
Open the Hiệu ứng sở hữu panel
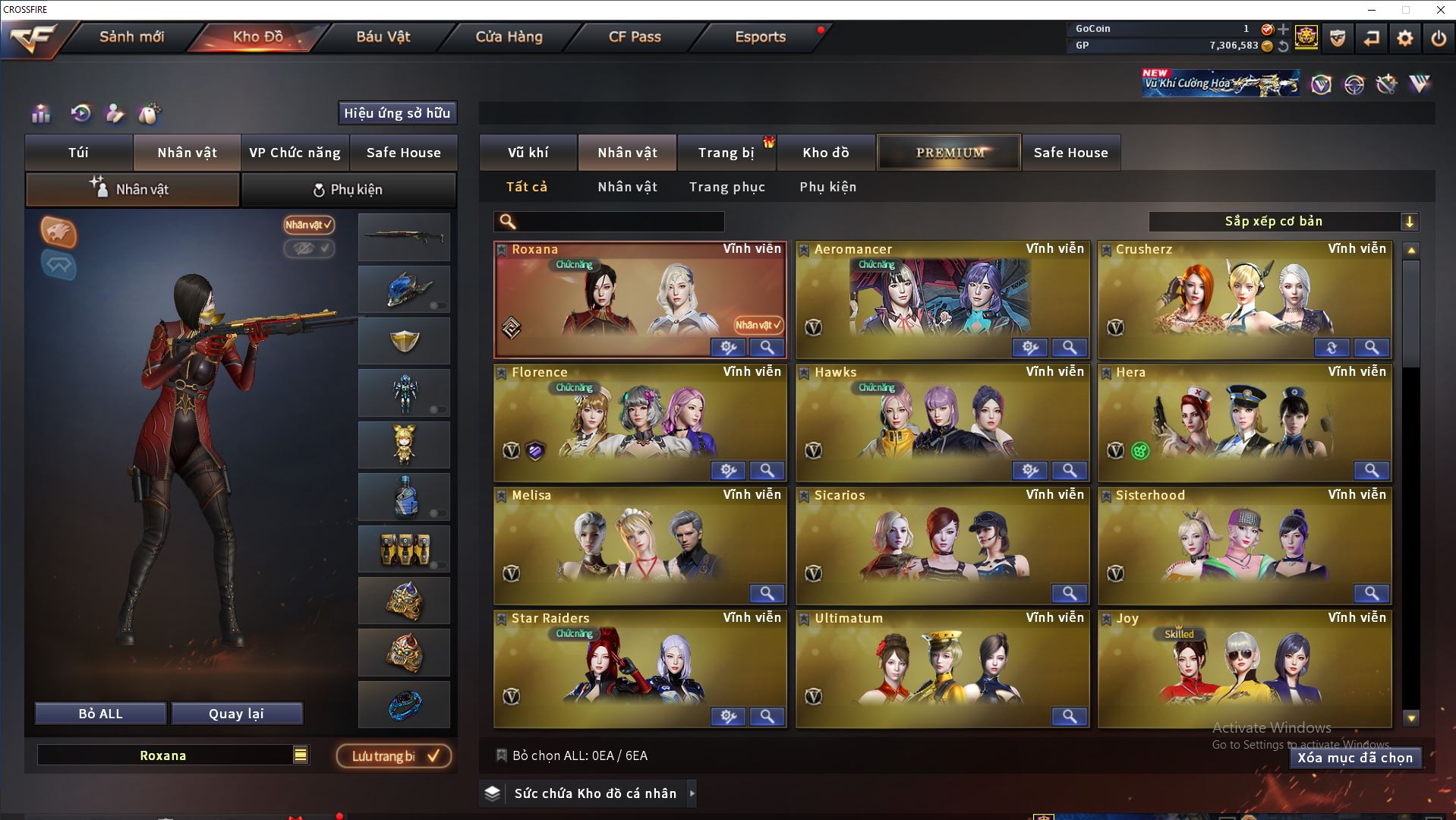397,113
